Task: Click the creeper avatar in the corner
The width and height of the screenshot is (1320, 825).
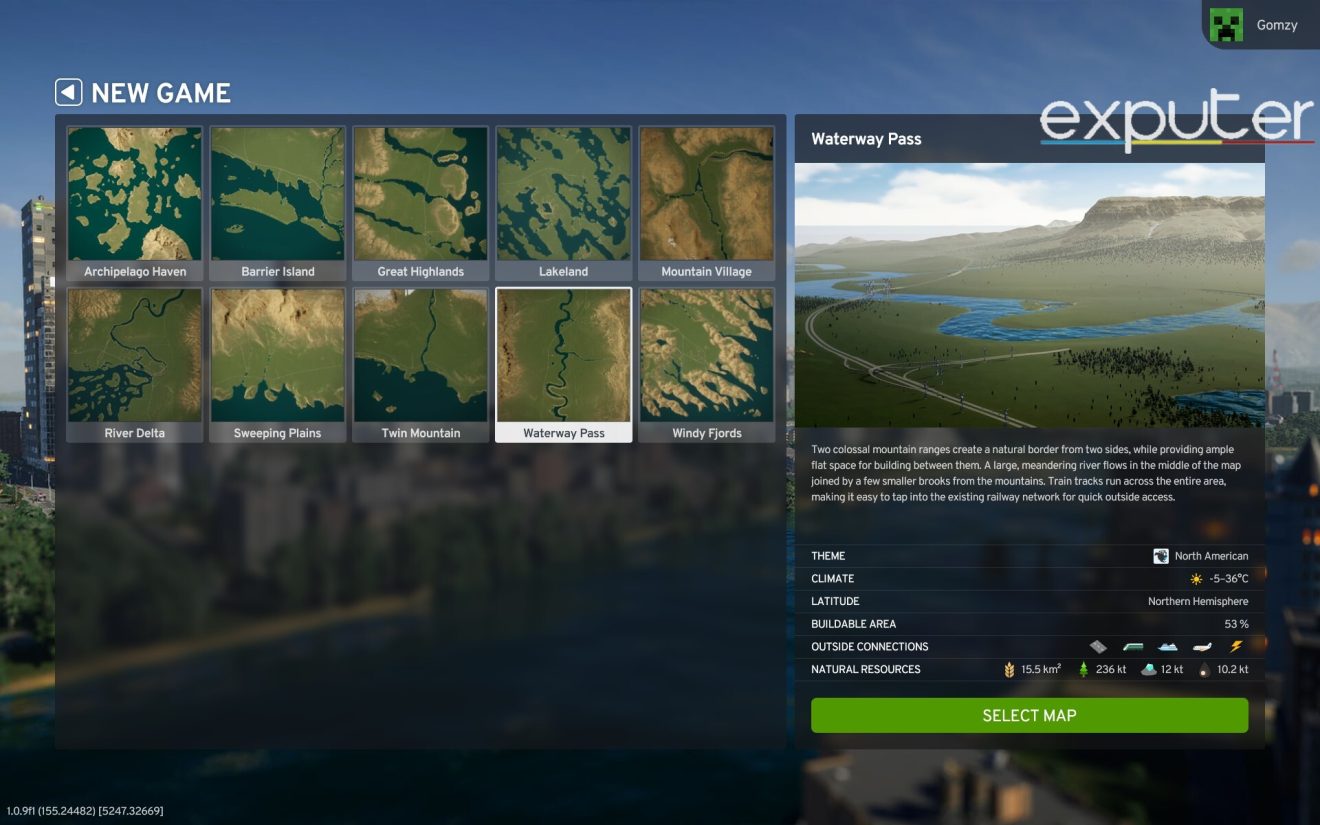Action: (x=1225, y=24)
